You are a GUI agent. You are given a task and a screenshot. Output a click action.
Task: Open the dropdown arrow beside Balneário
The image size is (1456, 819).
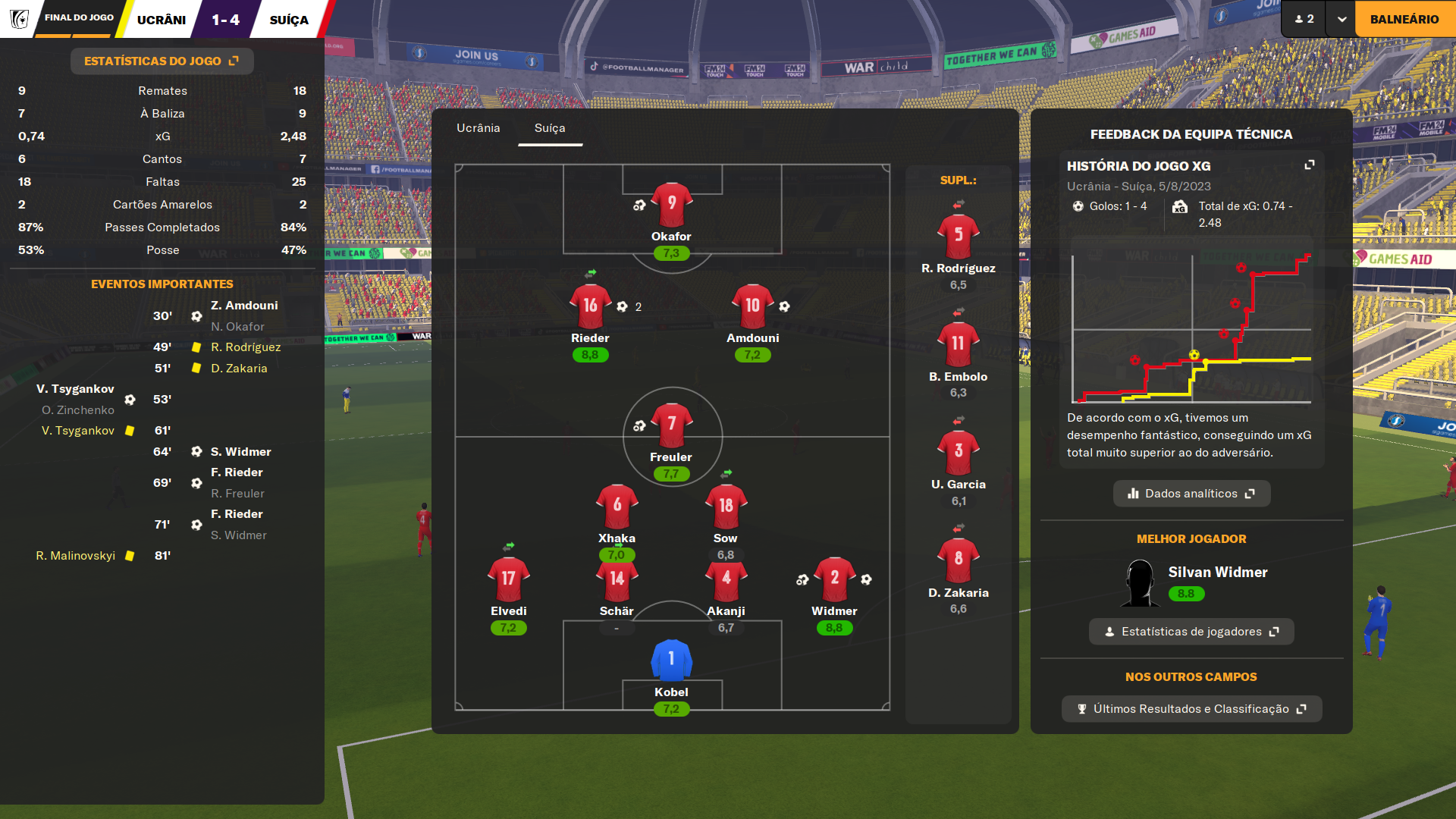click(1341, 19)
